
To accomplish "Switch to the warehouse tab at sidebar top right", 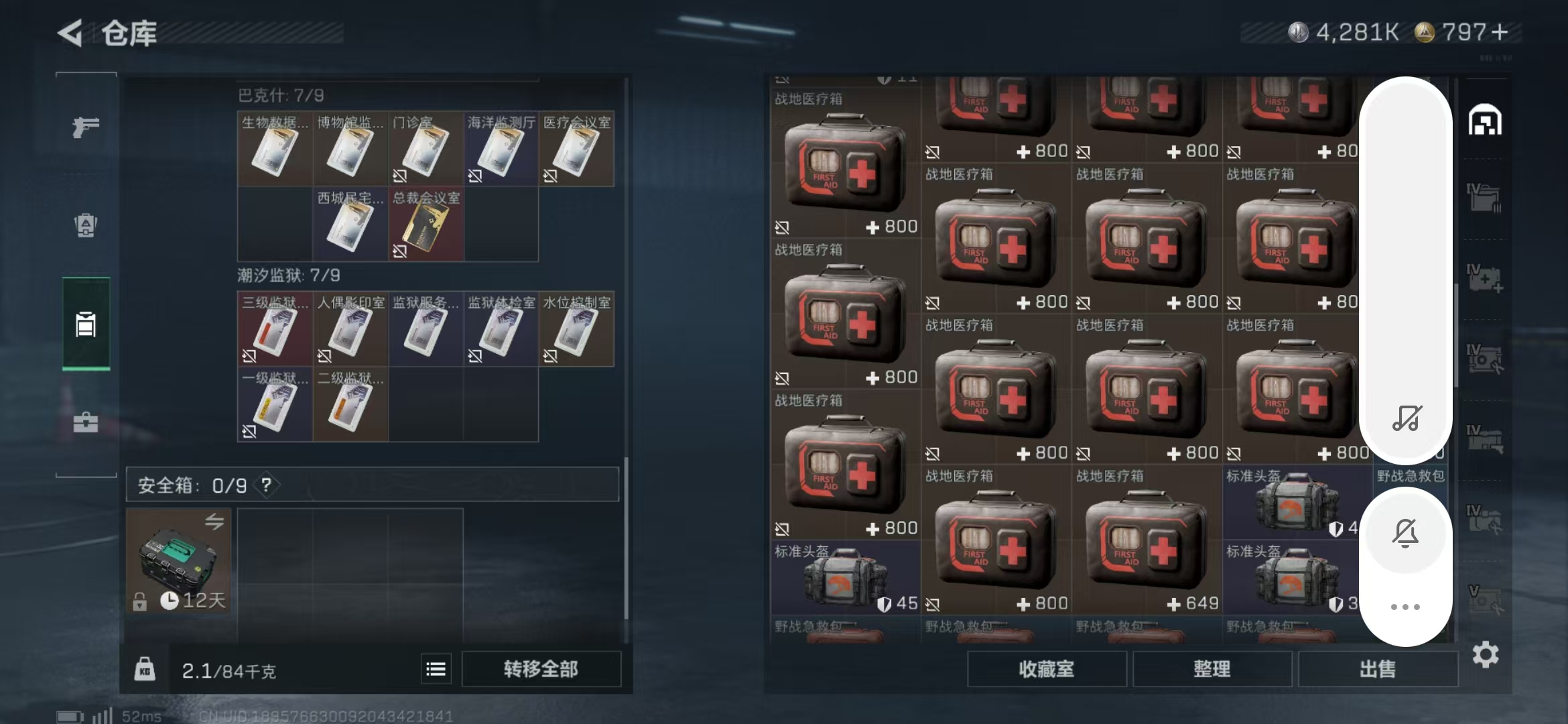I will point(1486,121).
